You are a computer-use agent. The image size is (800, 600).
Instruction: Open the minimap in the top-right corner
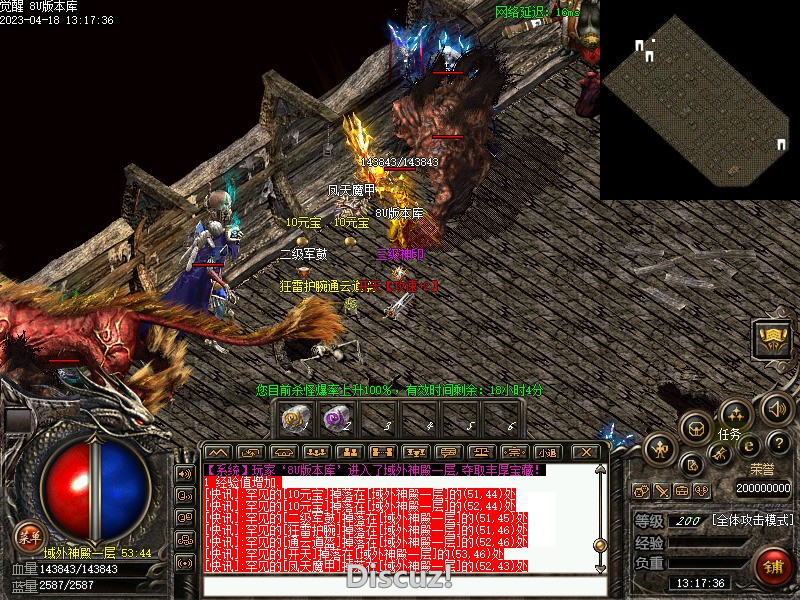pos(699,98)
